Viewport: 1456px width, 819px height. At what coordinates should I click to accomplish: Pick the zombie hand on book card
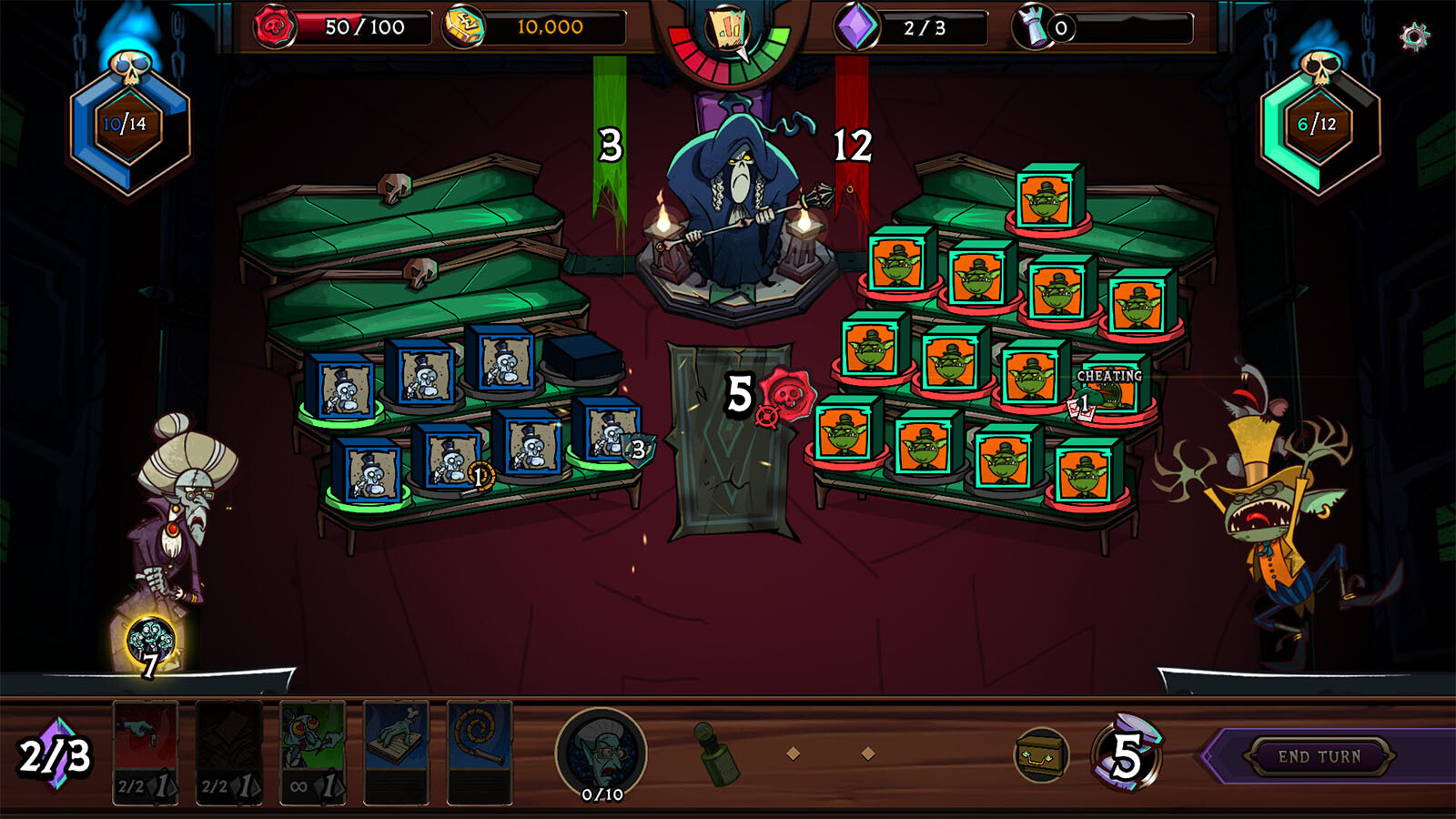[x=396, y=752]
